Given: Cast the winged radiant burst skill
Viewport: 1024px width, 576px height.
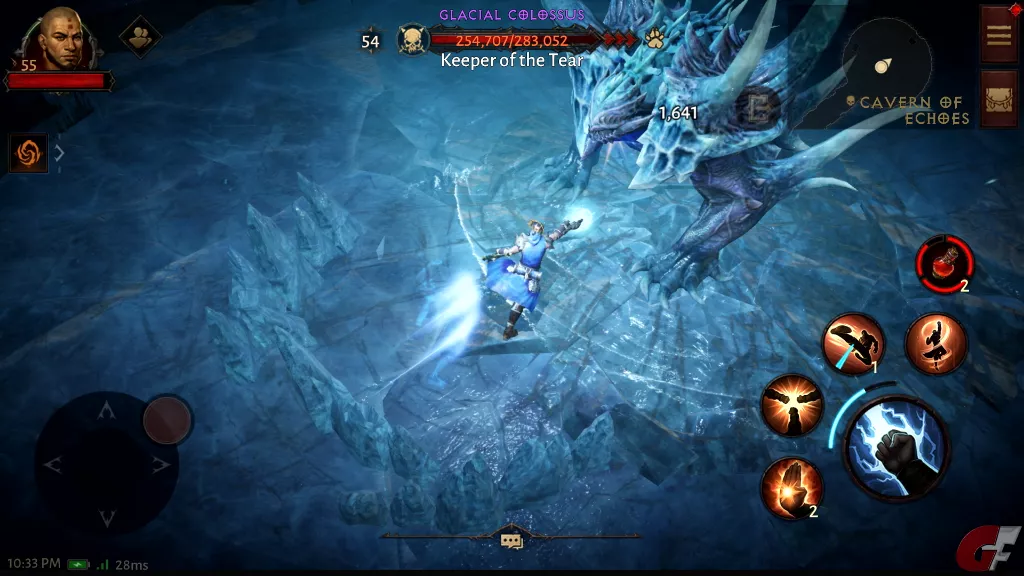Looking at the screenshot, I should click(x=791, y=405).
